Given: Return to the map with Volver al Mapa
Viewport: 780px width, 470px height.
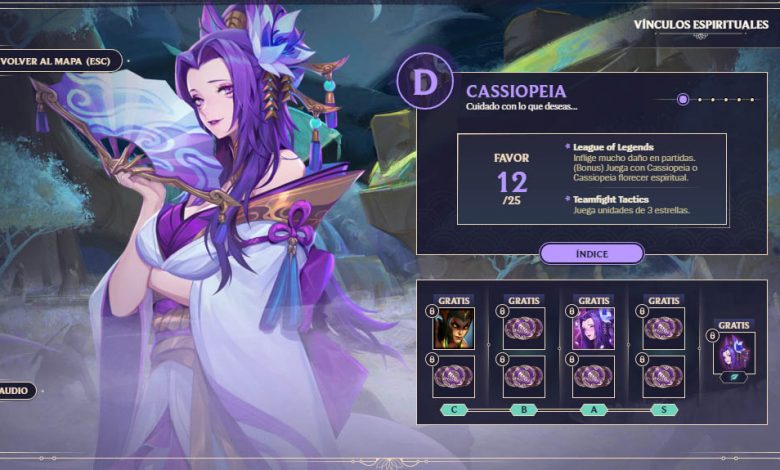Looking at the screenshot, I should (x=58, y=61).
